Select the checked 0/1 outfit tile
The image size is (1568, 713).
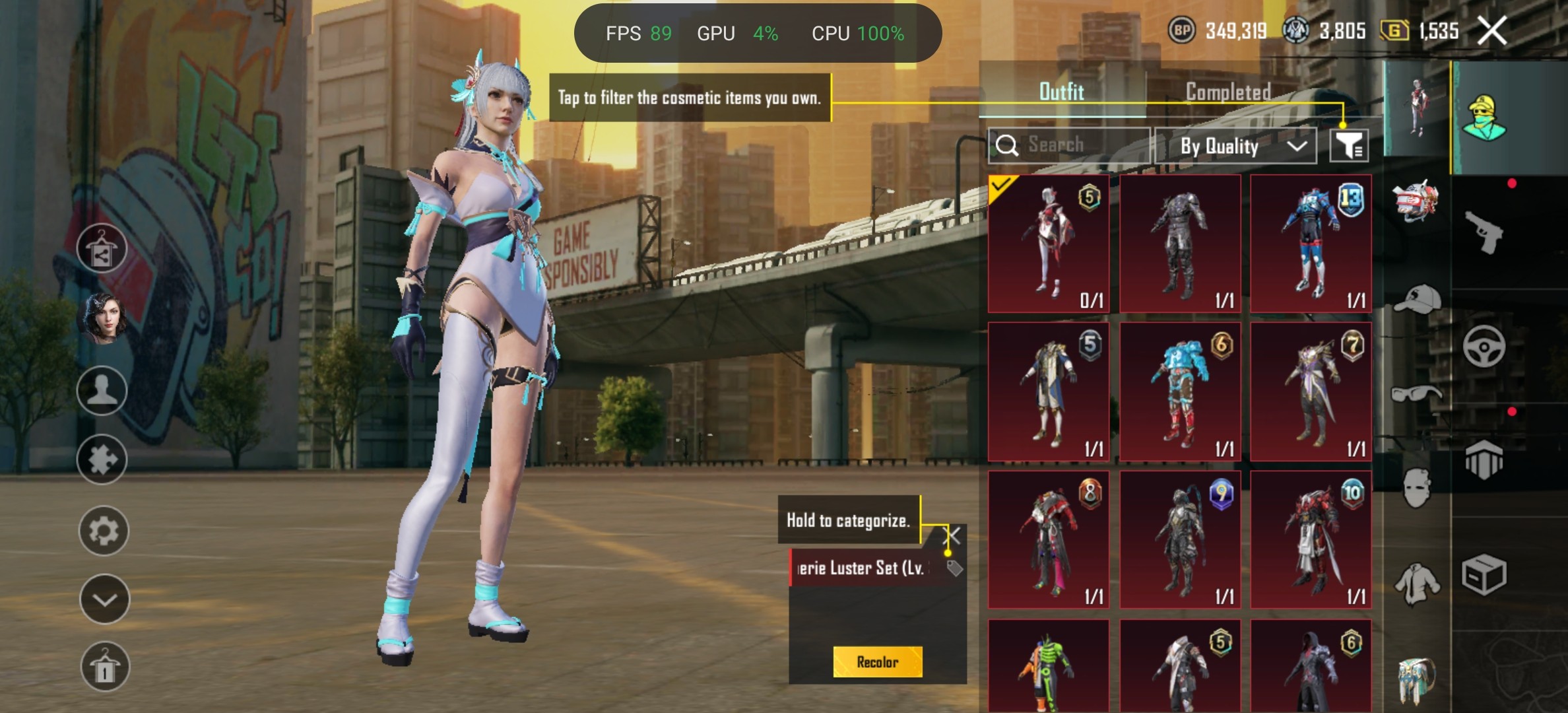pos(1049,244)
